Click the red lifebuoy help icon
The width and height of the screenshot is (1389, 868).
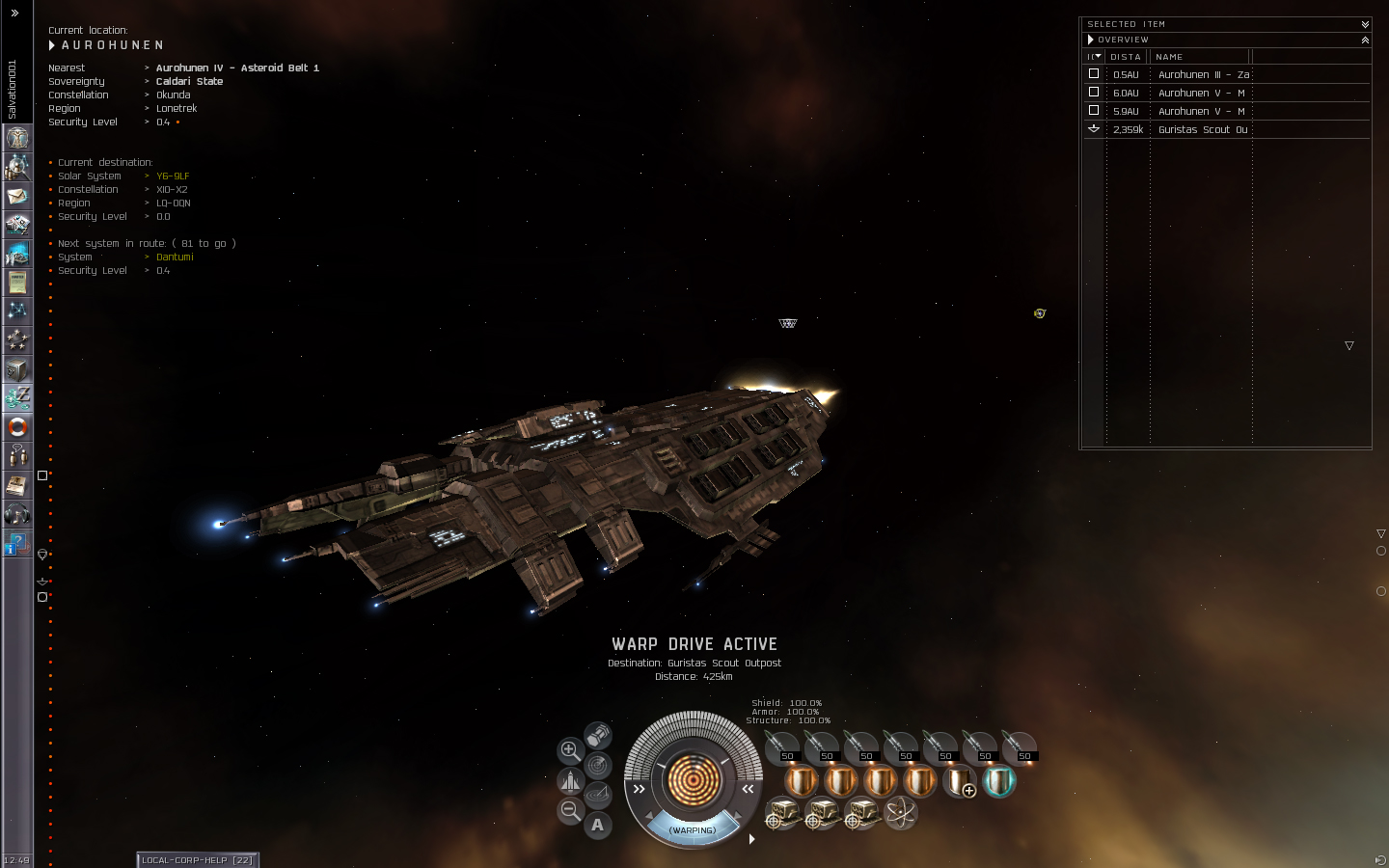pyautogui.click(x=17, y=426)
